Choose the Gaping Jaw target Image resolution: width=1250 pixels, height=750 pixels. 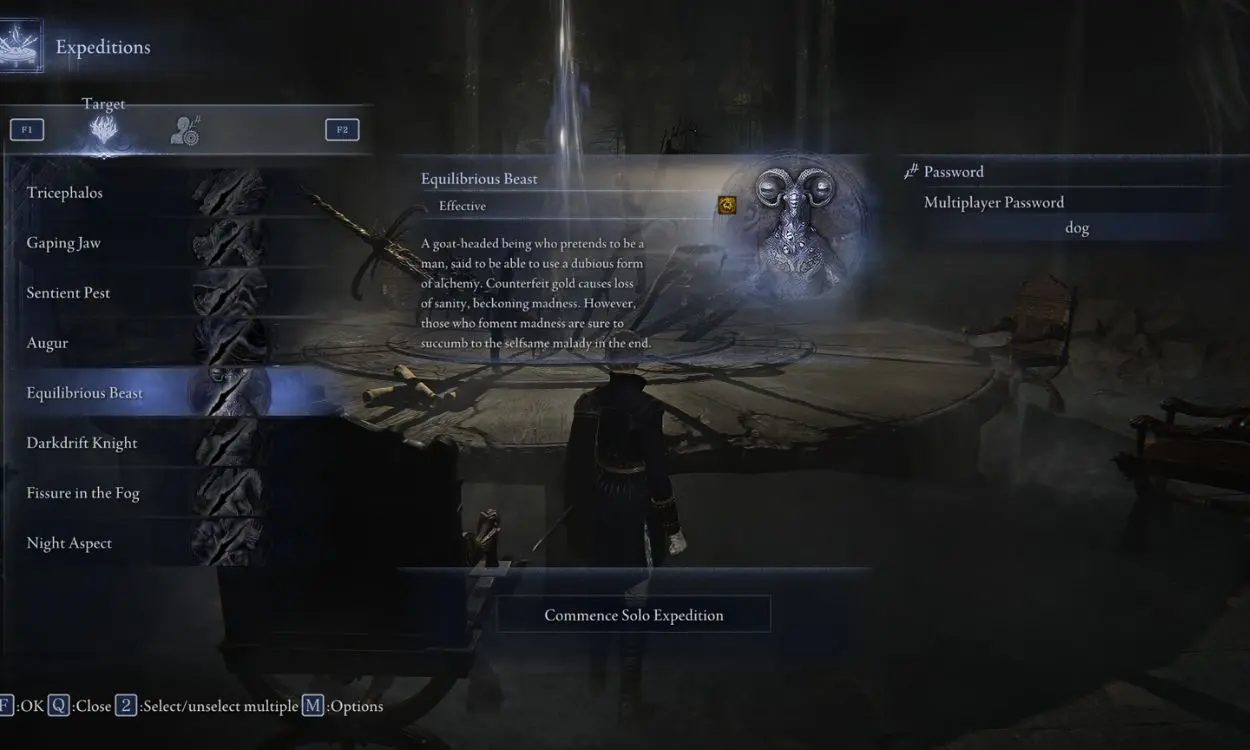point(140,243)
